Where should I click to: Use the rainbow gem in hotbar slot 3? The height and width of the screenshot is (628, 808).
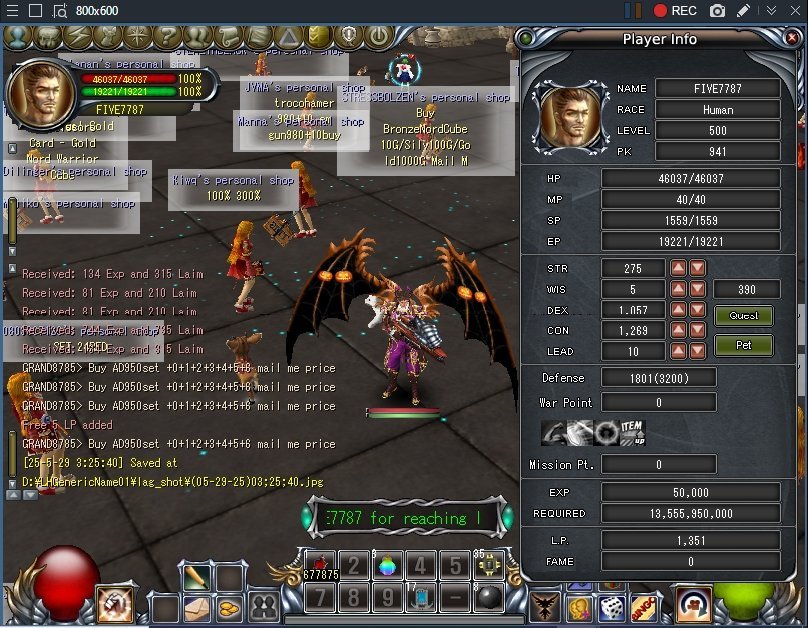pyautogui.click(x=386, y=566)
